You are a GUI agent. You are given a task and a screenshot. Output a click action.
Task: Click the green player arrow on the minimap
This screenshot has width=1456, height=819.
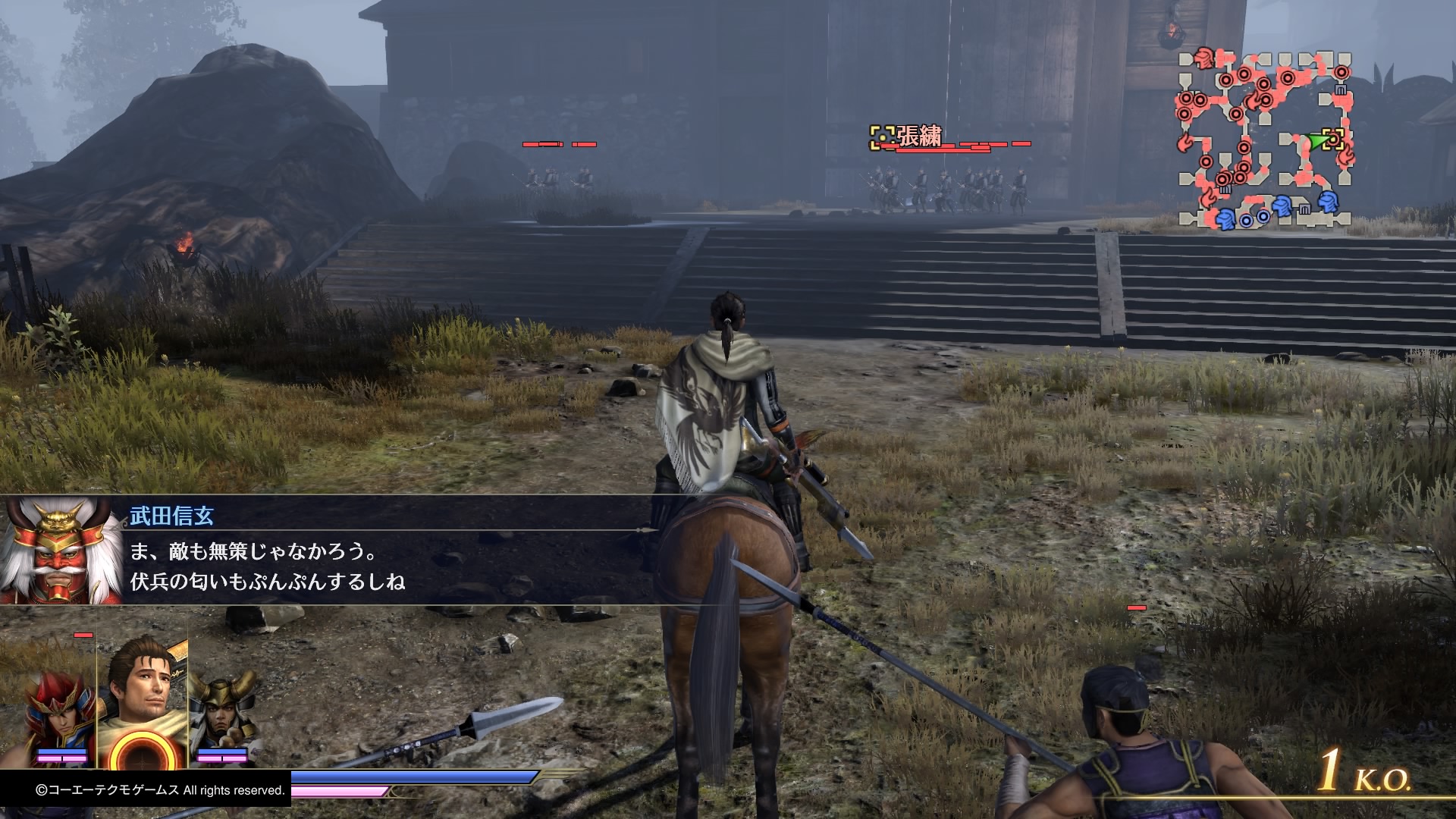pos(1317,140)
